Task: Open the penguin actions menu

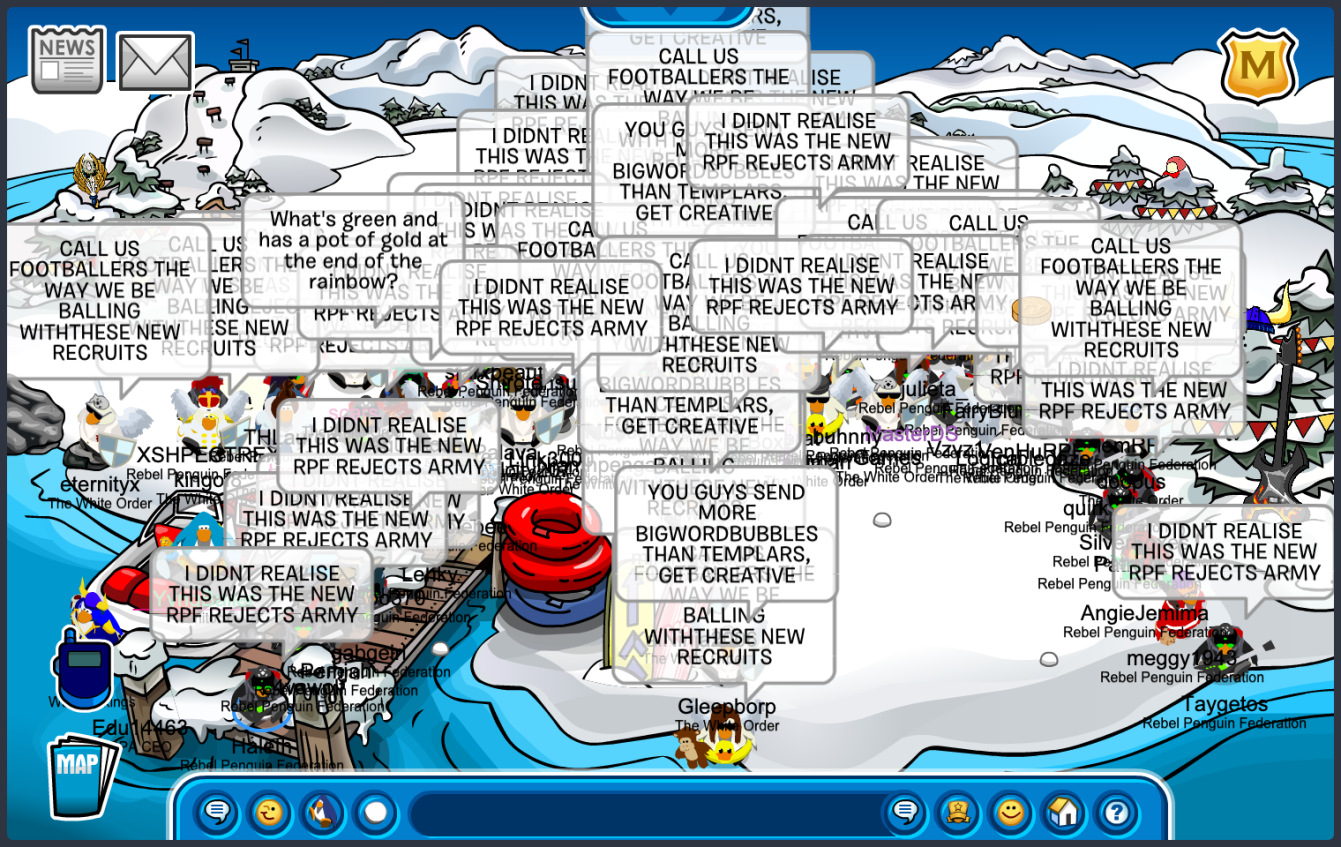Action: 322,811
